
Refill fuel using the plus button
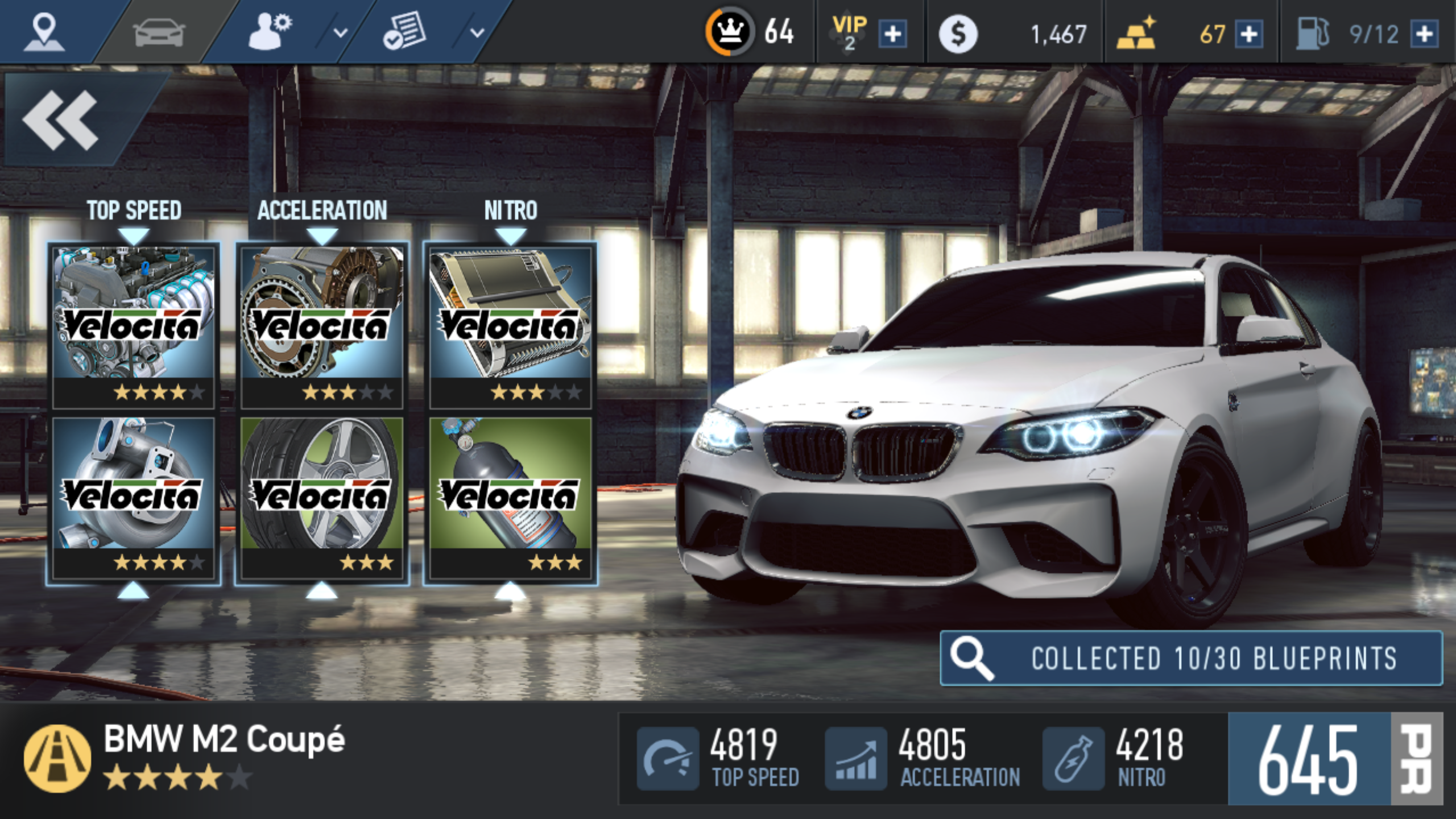click(1424, 34)
